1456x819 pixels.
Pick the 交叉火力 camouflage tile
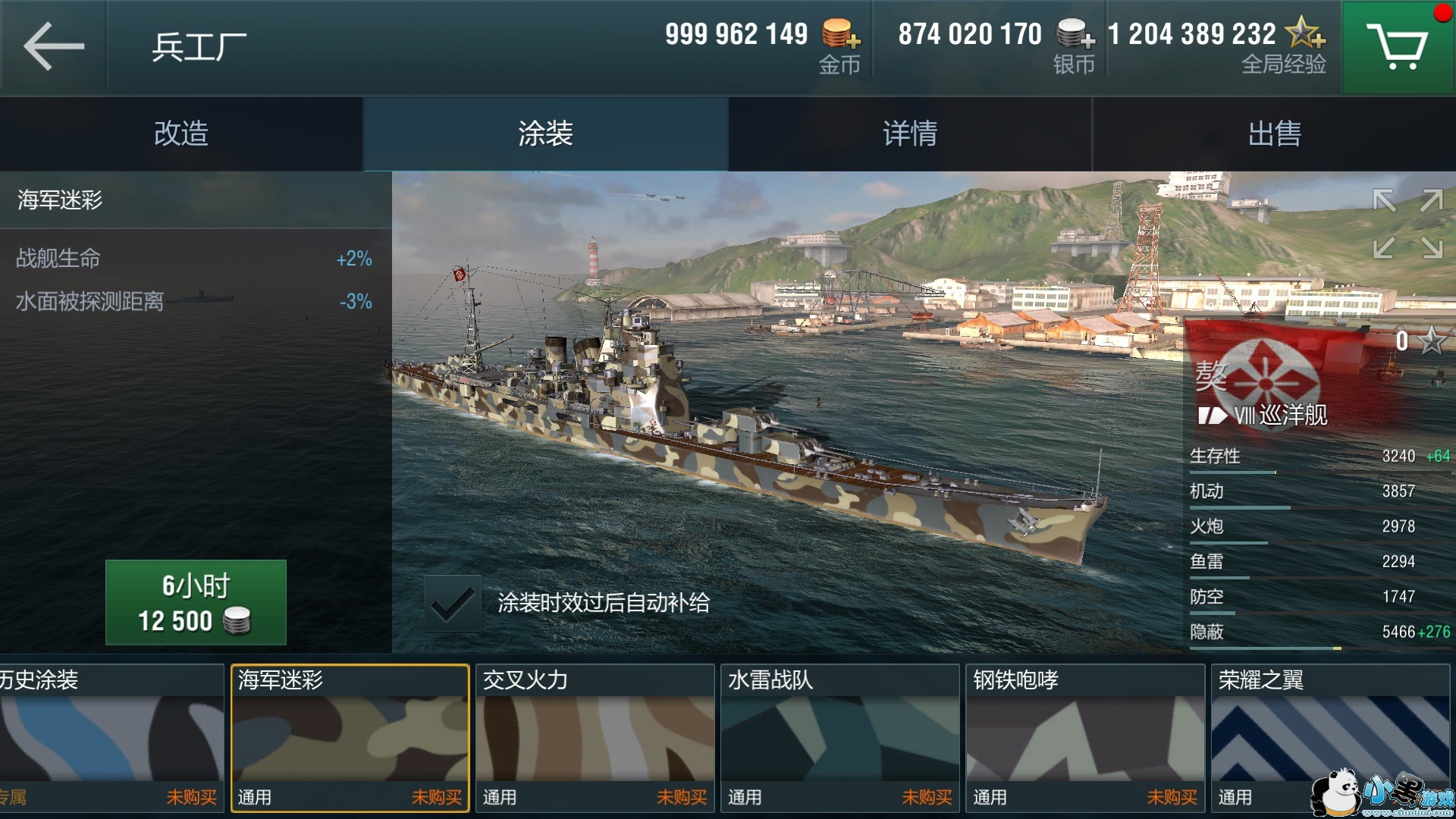tap(595, 737)
